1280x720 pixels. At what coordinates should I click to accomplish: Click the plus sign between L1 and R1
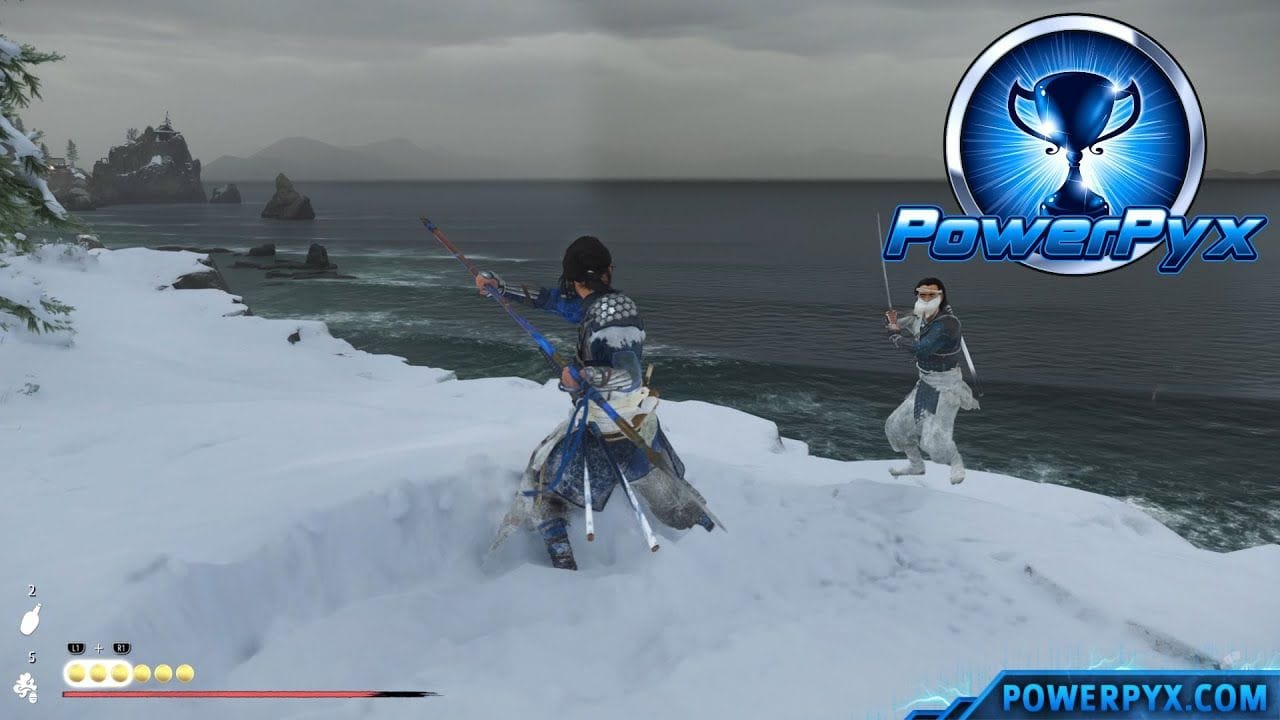97,648
